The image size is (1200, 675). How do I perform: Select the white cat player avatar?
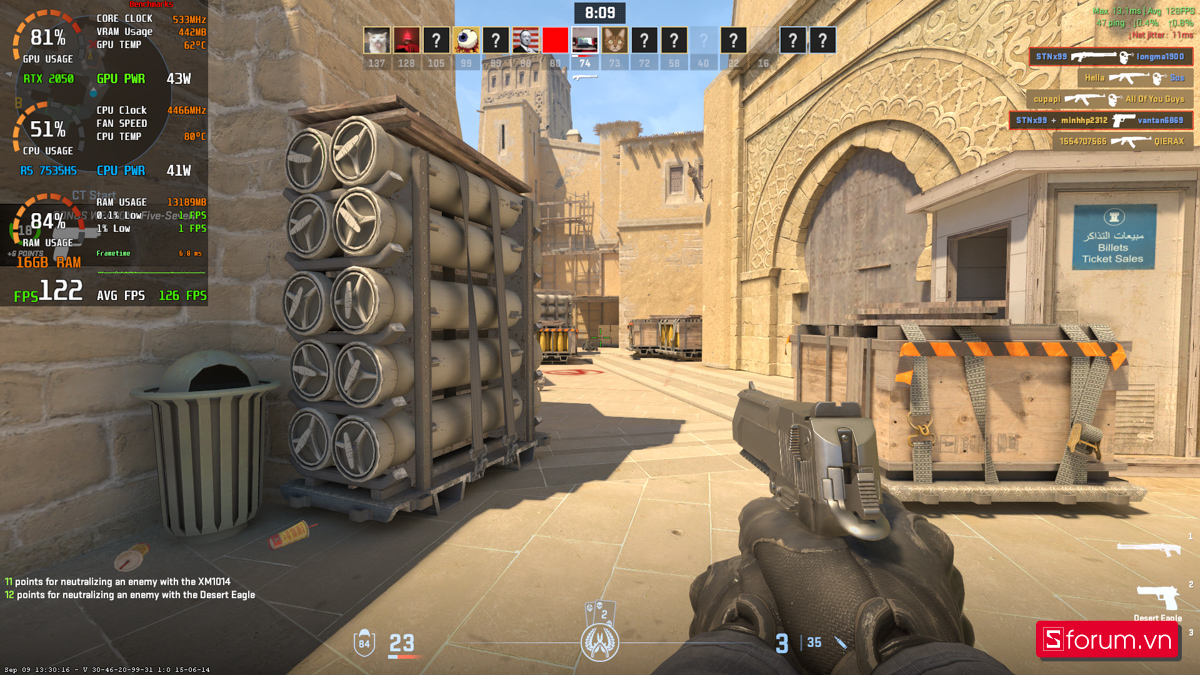pyautogui.click(x=376, y=40)
